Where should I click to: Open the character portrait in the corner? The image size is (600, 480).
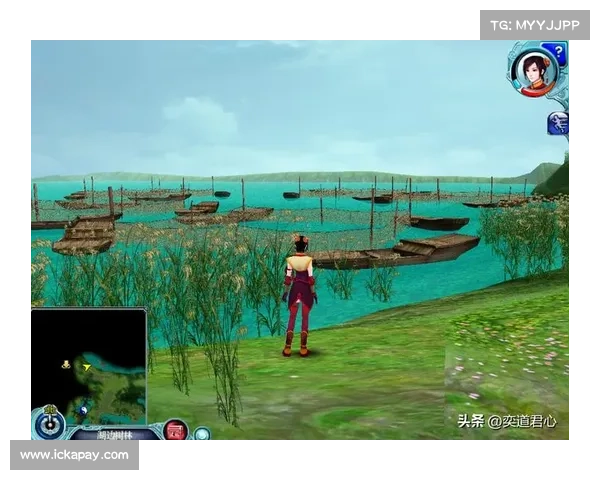click(x=534, y=72)
